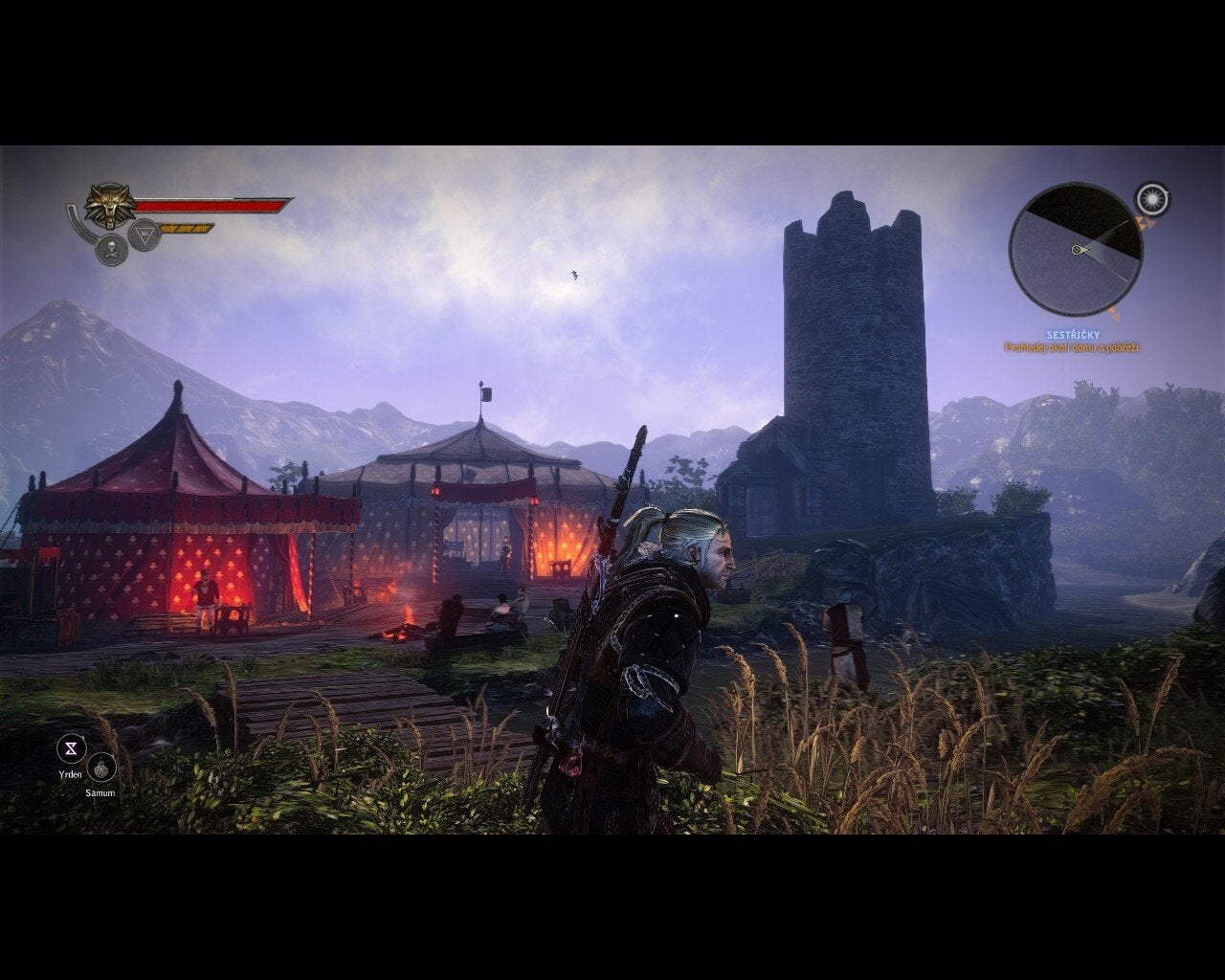Open the Sestřičky quest tracker
The image size is (1225, 980).
point(1072,335)
